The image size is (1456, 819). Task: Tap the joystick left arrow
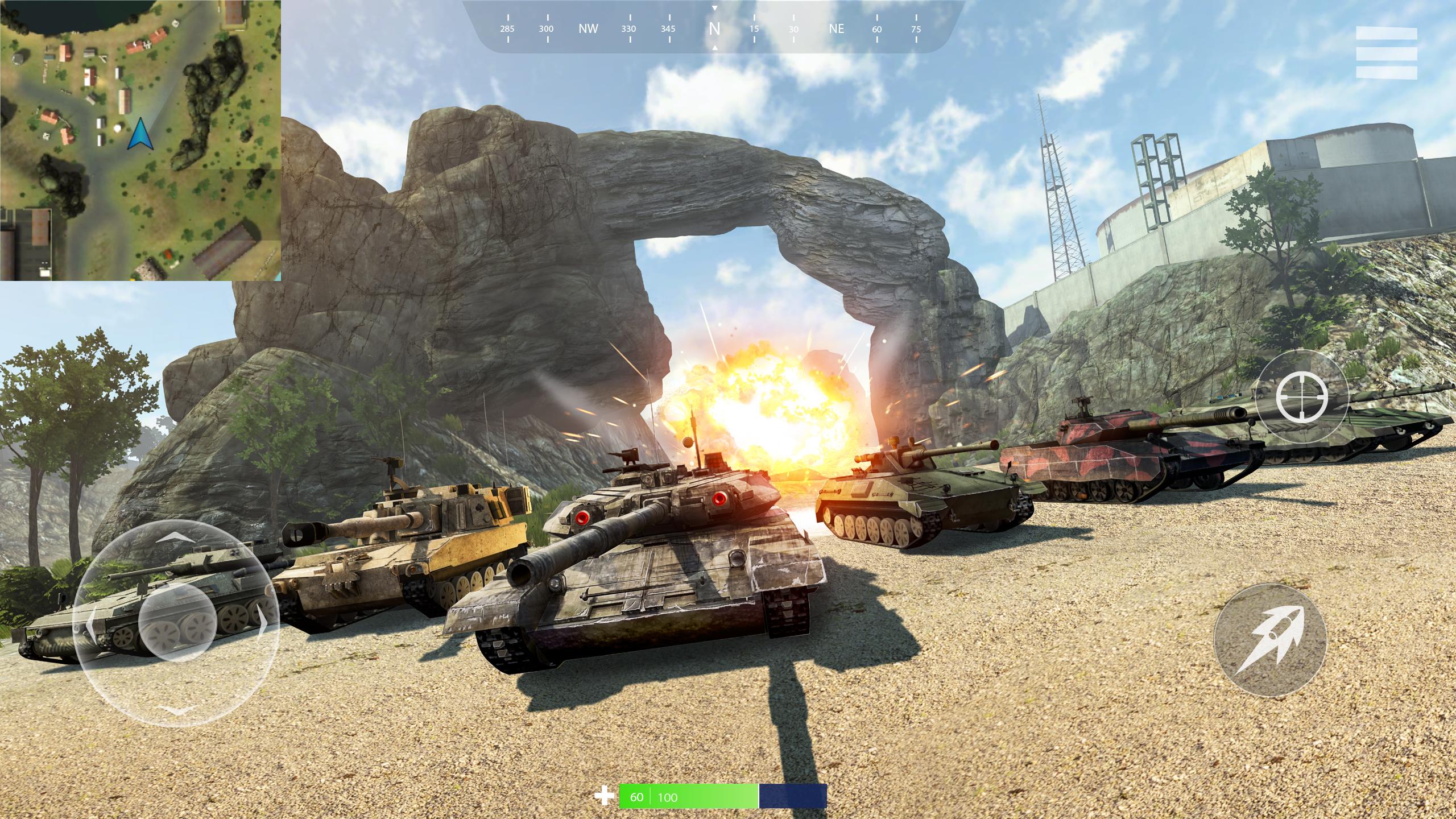(90, 623)
